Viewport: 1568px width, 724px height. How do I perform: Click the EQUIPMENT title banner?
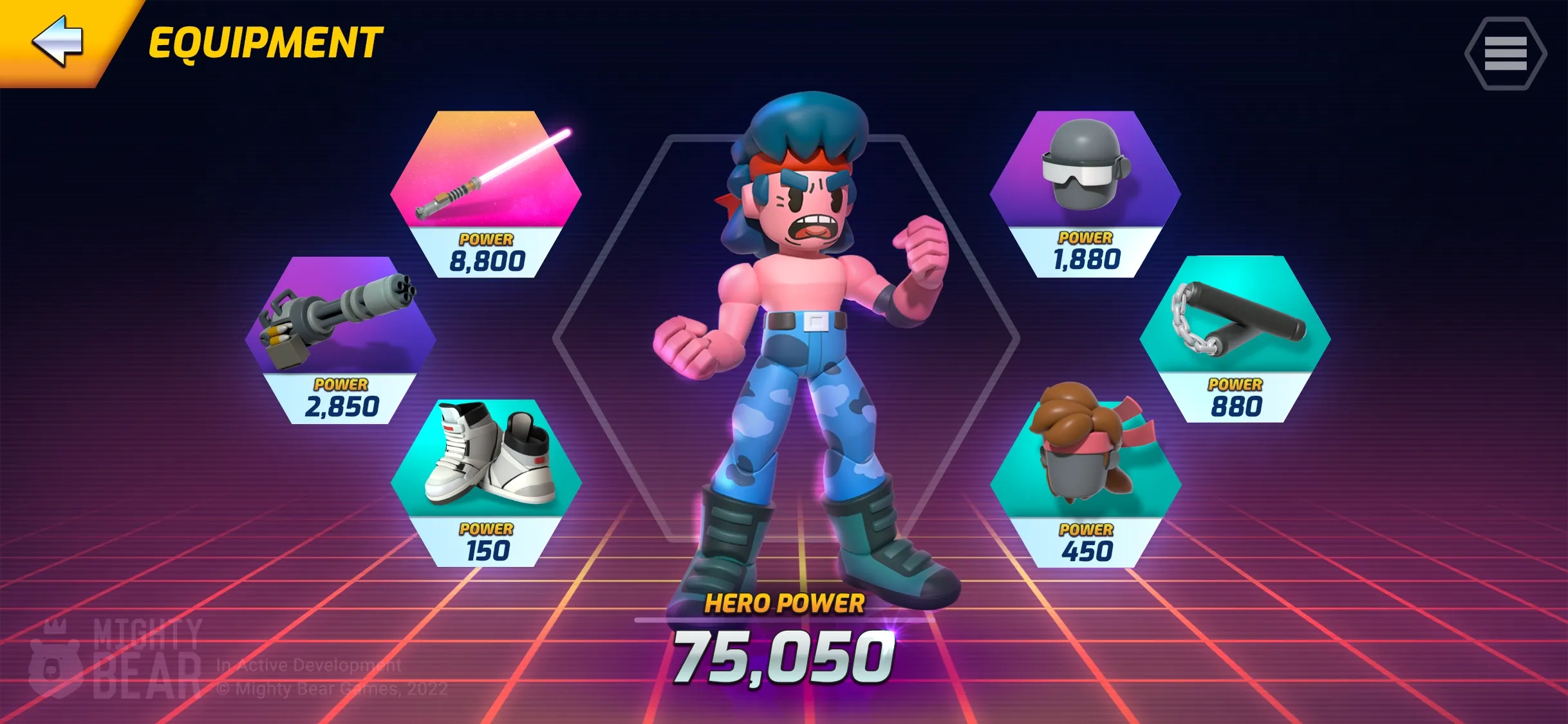coord(263,42)
